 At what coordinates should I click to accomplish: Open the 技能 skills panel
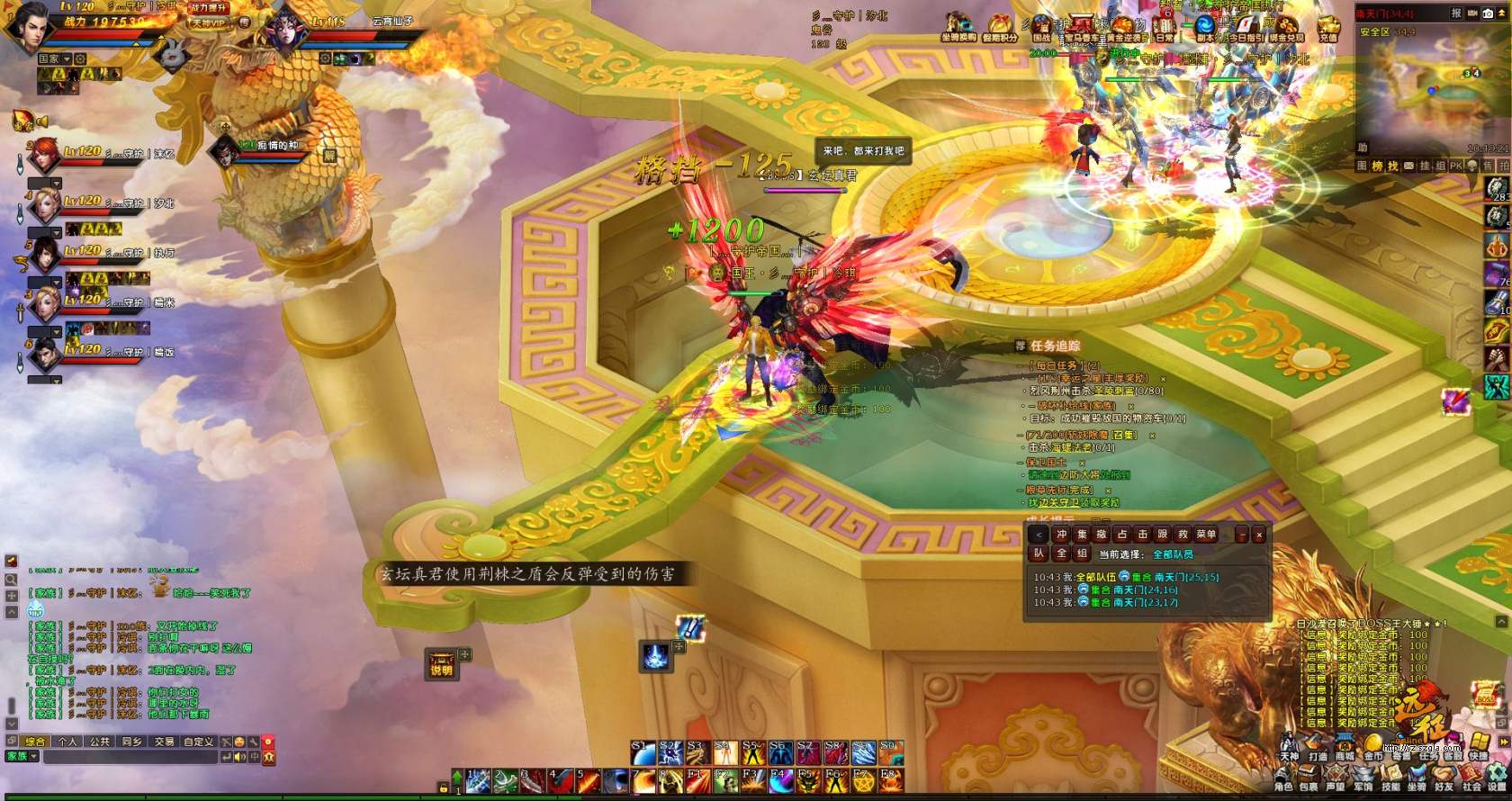[x=1390, y=781]
